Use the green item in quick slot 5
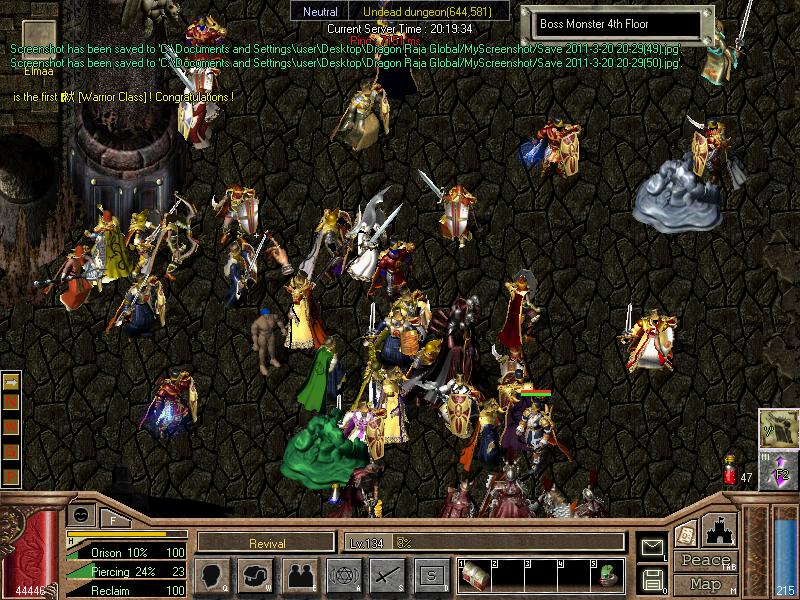The height and width of the screenshot is (600, 800). [x=606, y=577]
